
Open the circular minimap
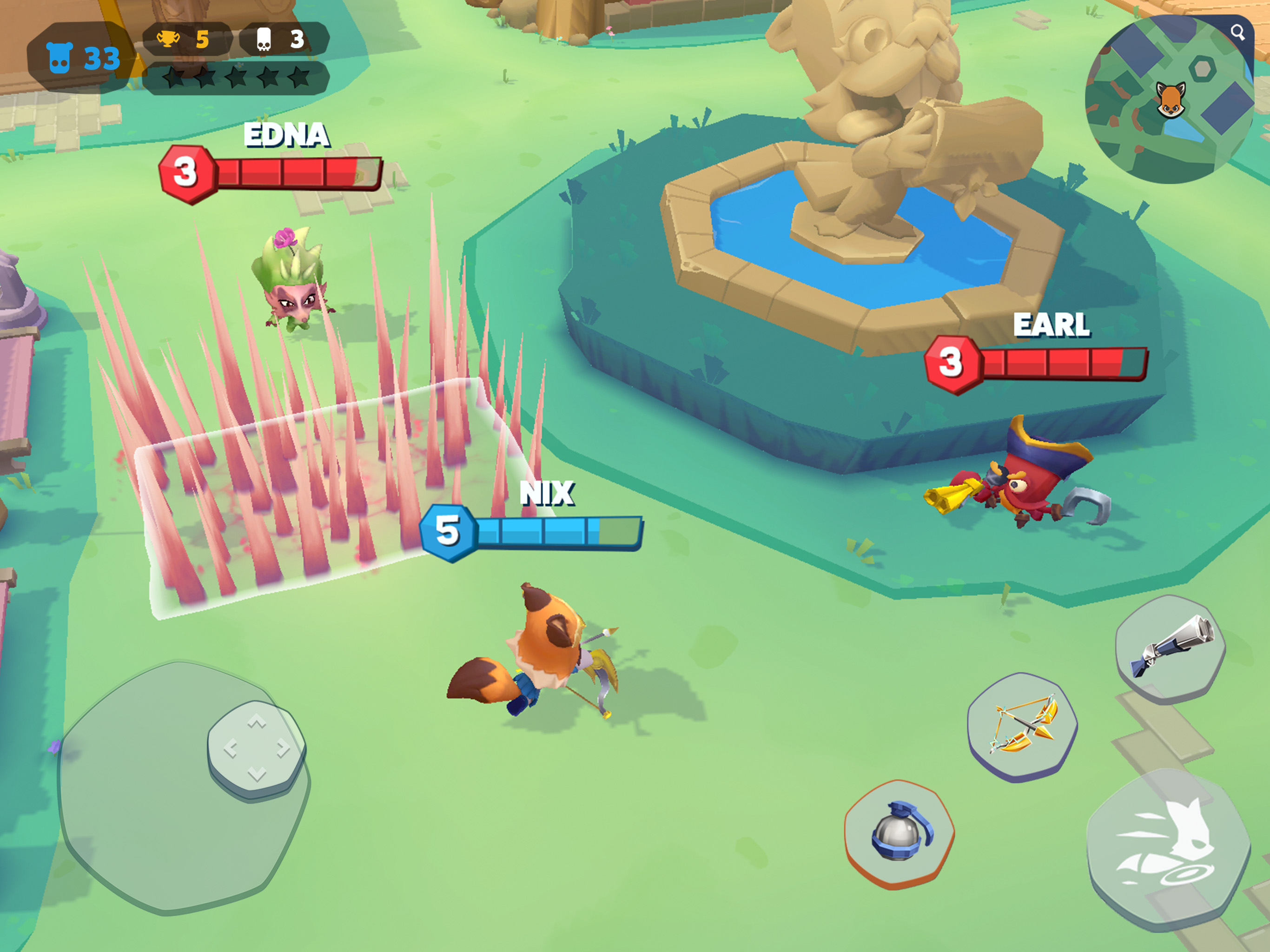[1168, 100]
